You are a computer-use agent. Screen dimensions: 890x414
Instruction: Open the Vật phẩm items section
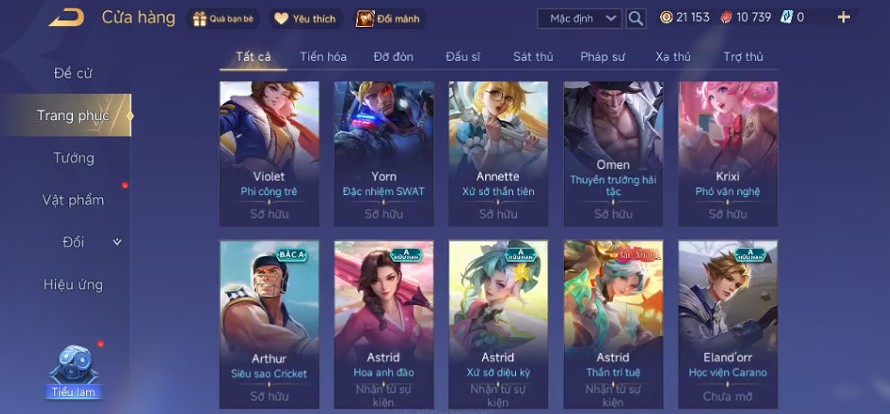[x=73, y=200]
